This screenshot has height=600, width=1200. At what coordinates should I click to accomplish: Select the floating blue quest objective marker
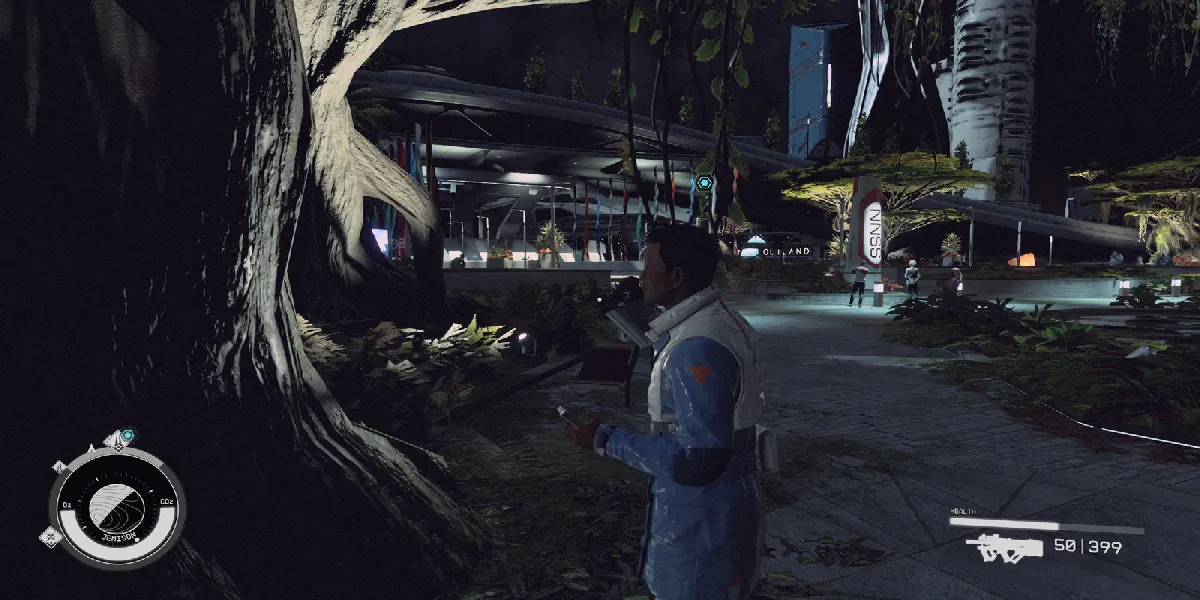pos(705,183)
